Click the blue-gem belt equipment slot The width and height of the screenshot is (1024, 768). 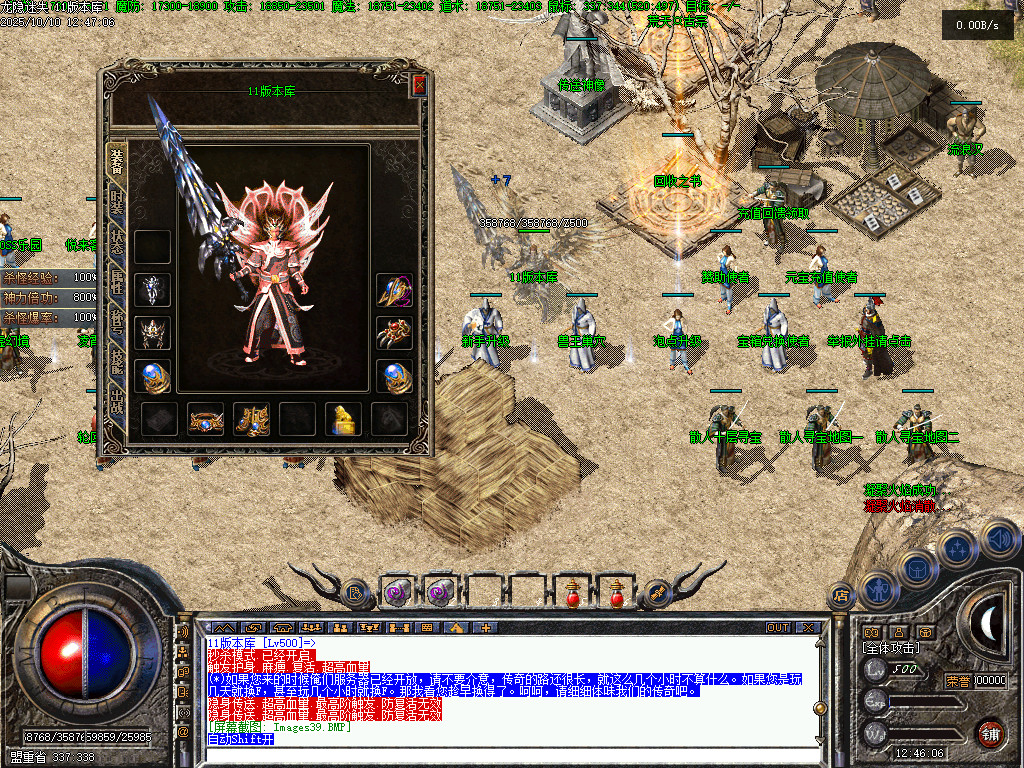tap(205, 419)
